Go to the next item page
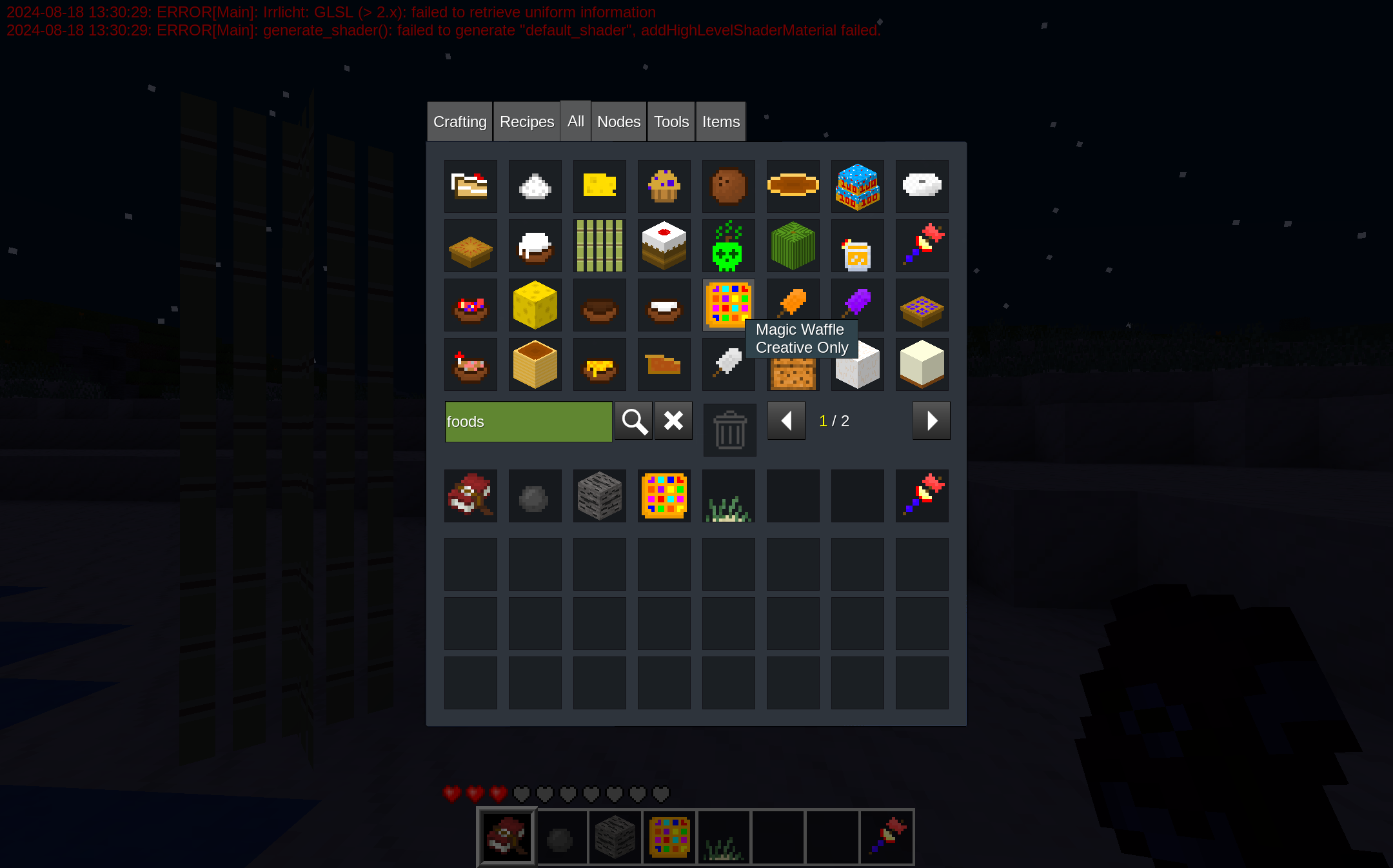 [x=931, y=421]
